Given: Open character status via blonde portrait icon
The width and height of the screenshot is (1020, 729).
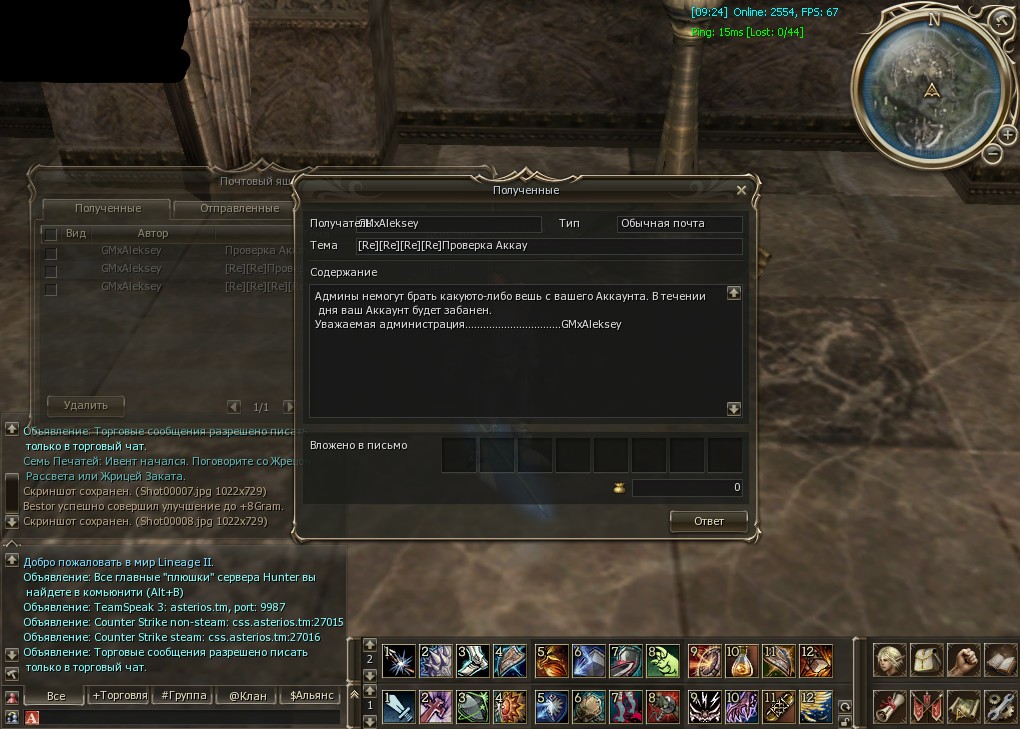Looking at the screenshot, I should tap(890, 659).
